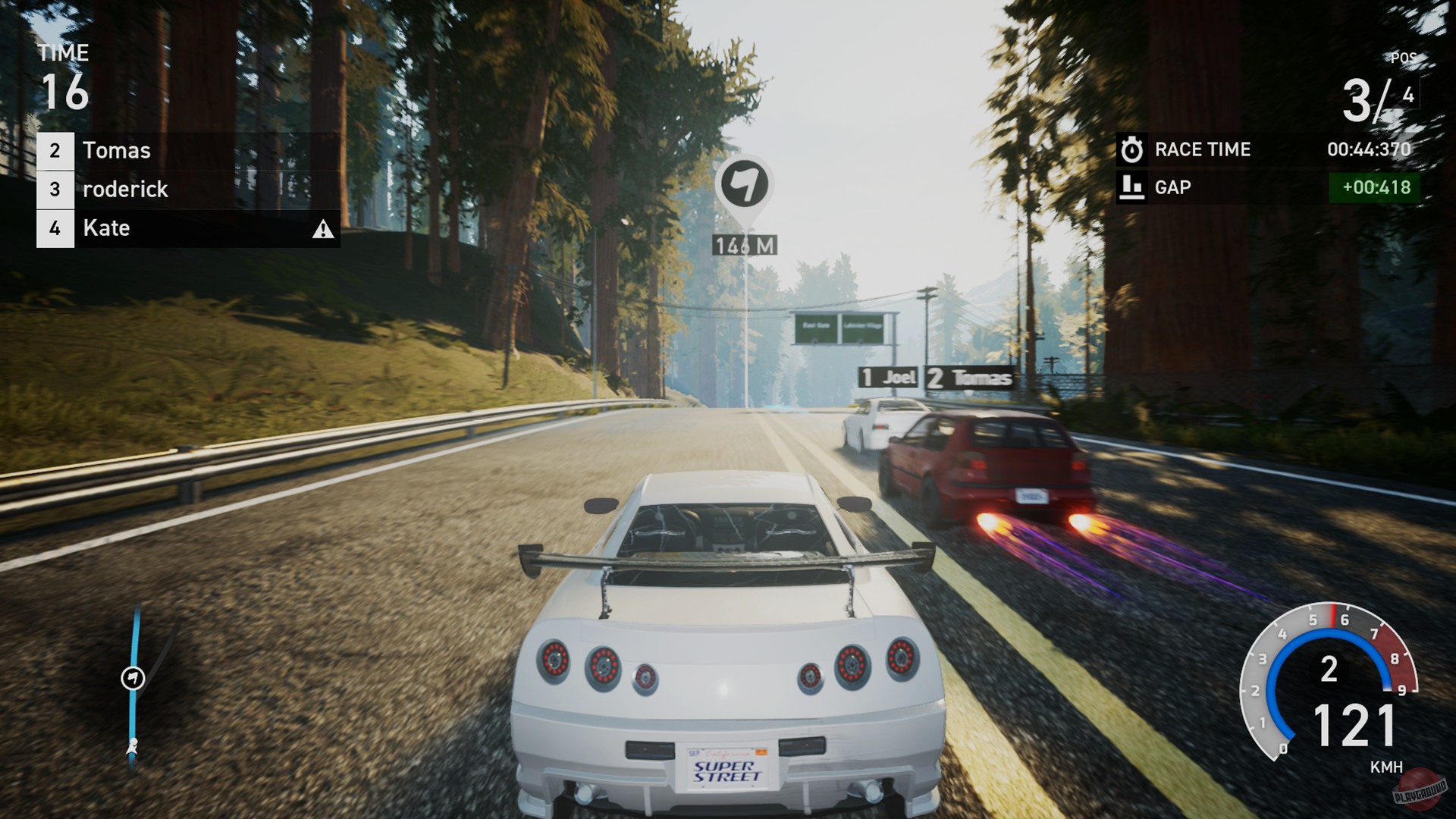Select the podium icon next to GAP
This screenshot has width=1456, height=819.
(x=1131, y=187)
